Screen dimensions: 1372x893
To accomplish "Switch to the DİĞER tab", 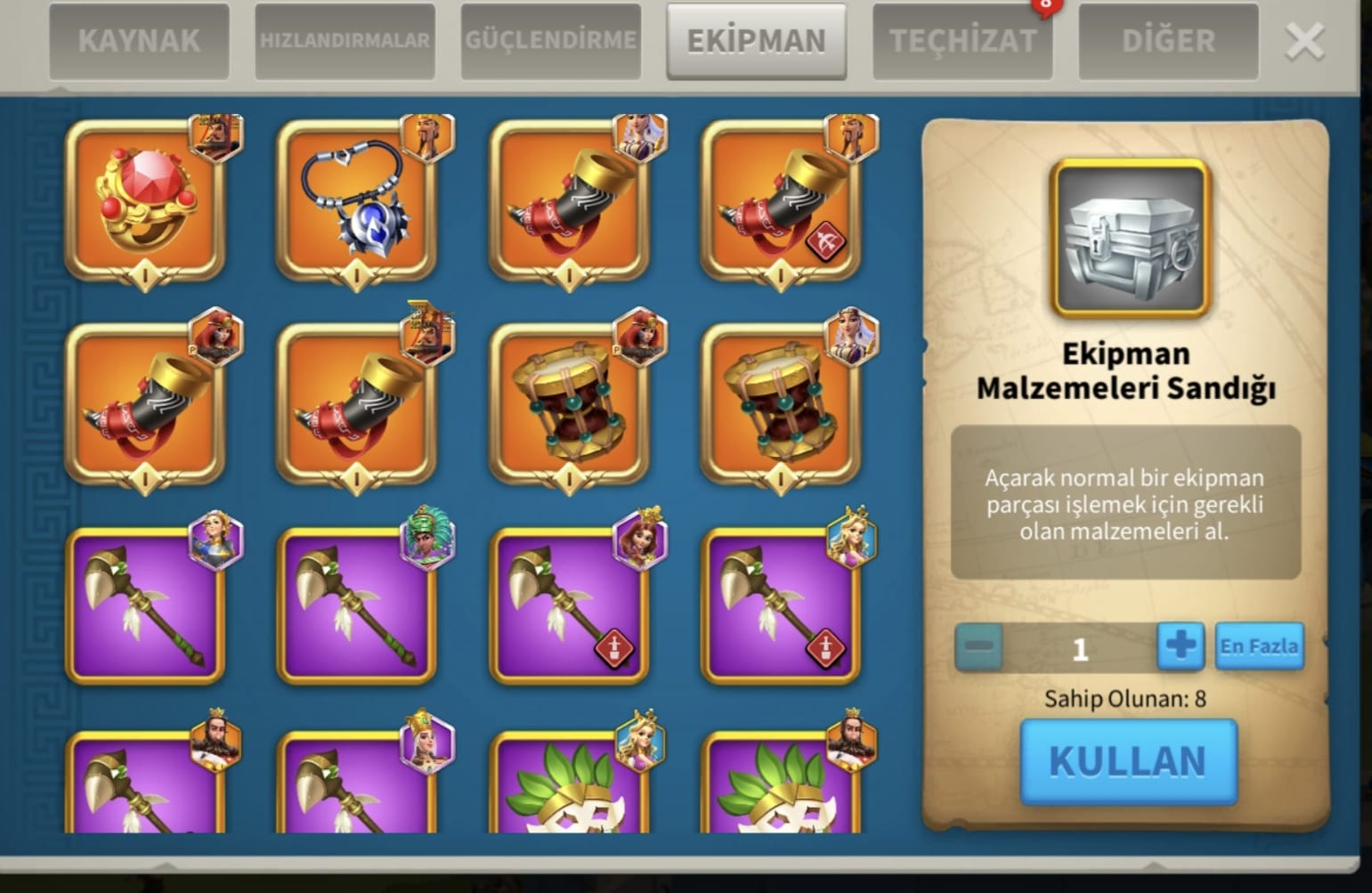I will 1168,41.
